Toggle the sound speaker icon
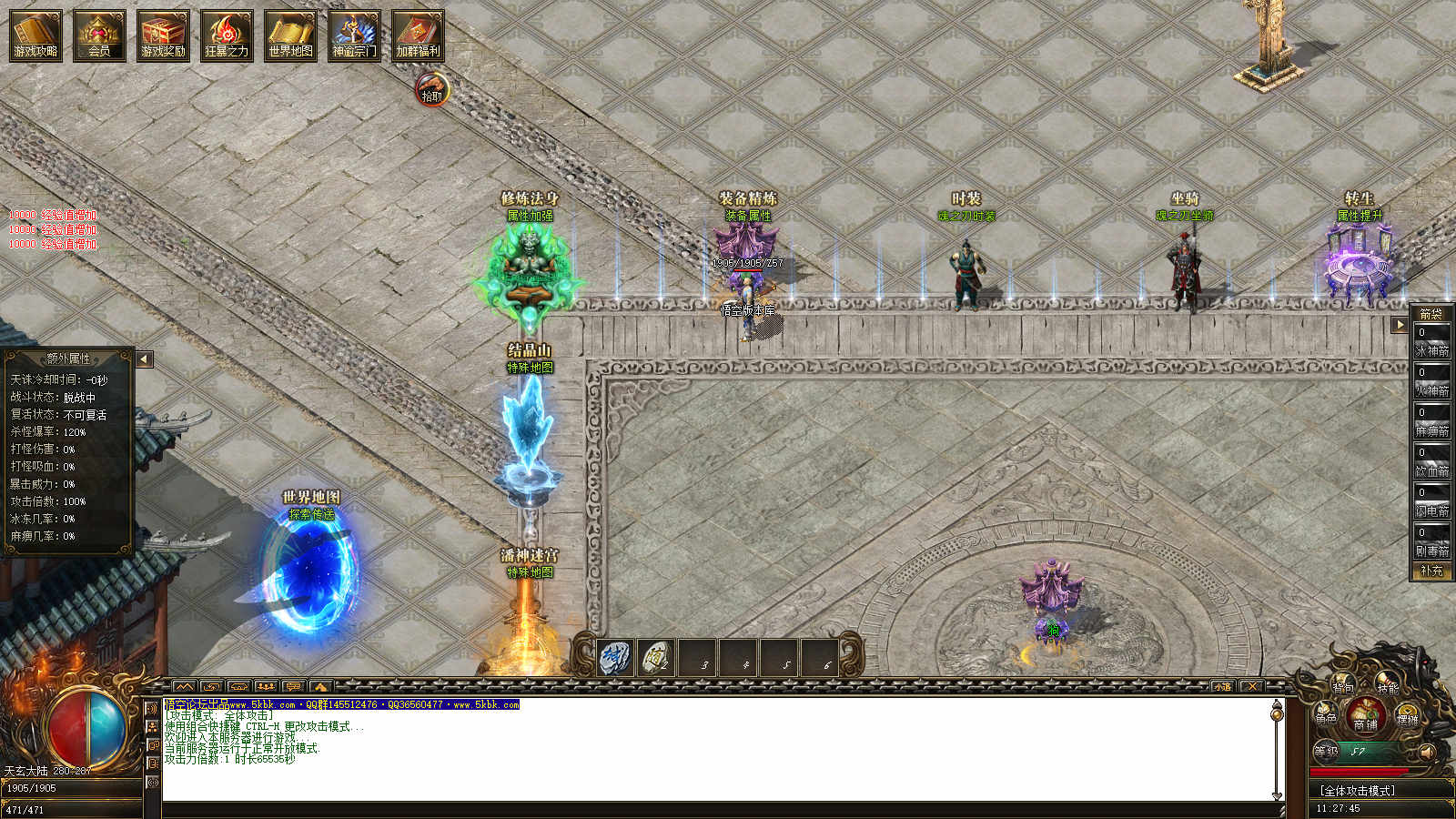This screenshot has height=819, width=1456. point(1427,752)
